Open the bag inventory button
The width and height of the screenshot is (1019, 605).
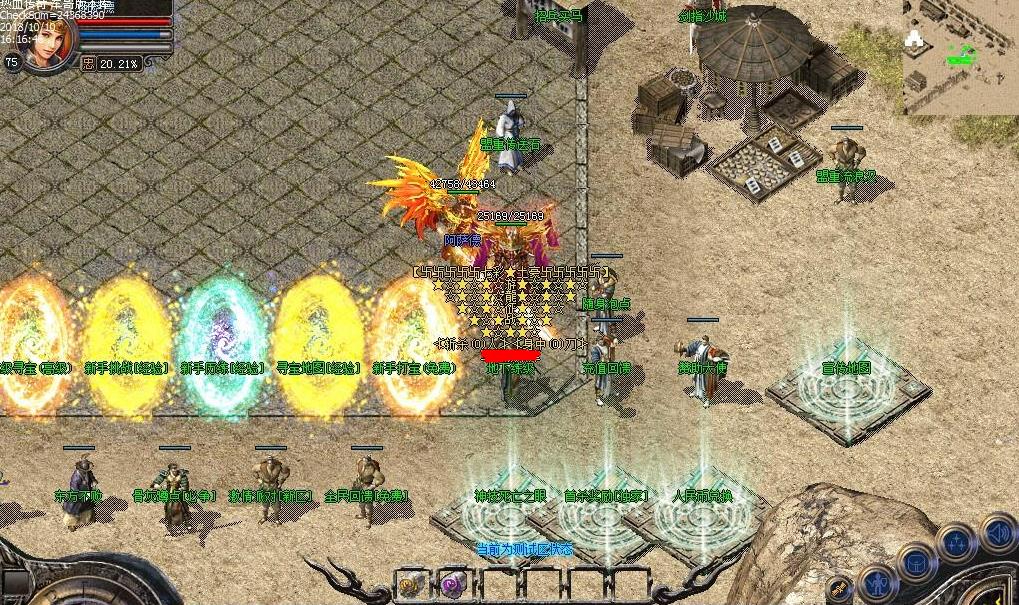click(x=916, y=560)
